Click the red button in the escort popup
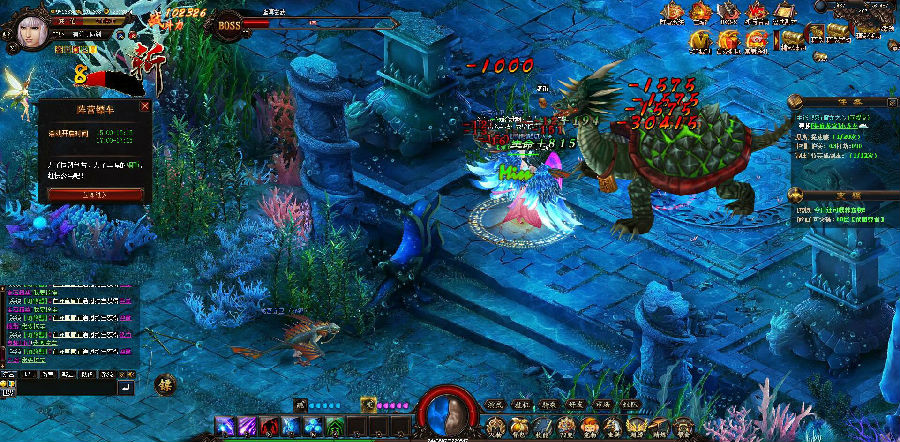The width and height of the screenshot is (900, 442). coord(95,194)
